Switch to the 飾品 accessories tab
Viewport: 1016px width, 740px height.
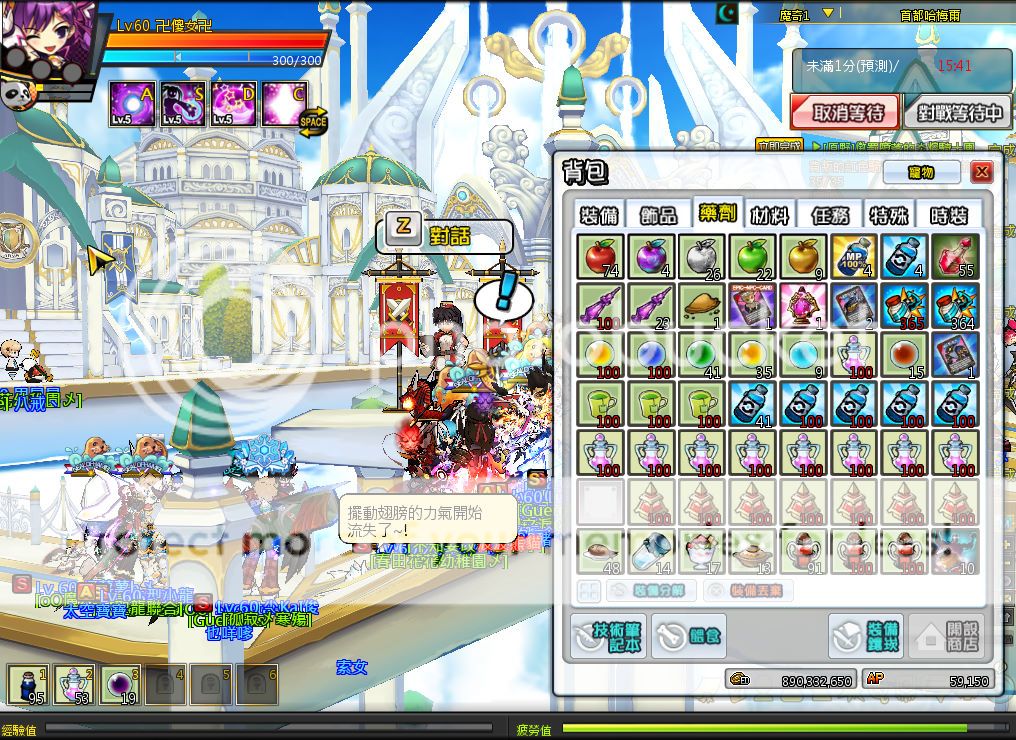658,215
